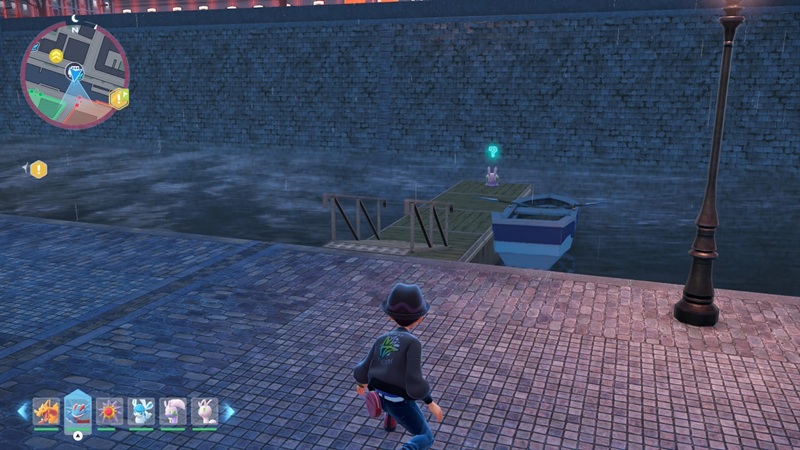This screenshot has height=450, width=800.
Task: Click the player position arrow on the minimap
Action: click(75, 73)
